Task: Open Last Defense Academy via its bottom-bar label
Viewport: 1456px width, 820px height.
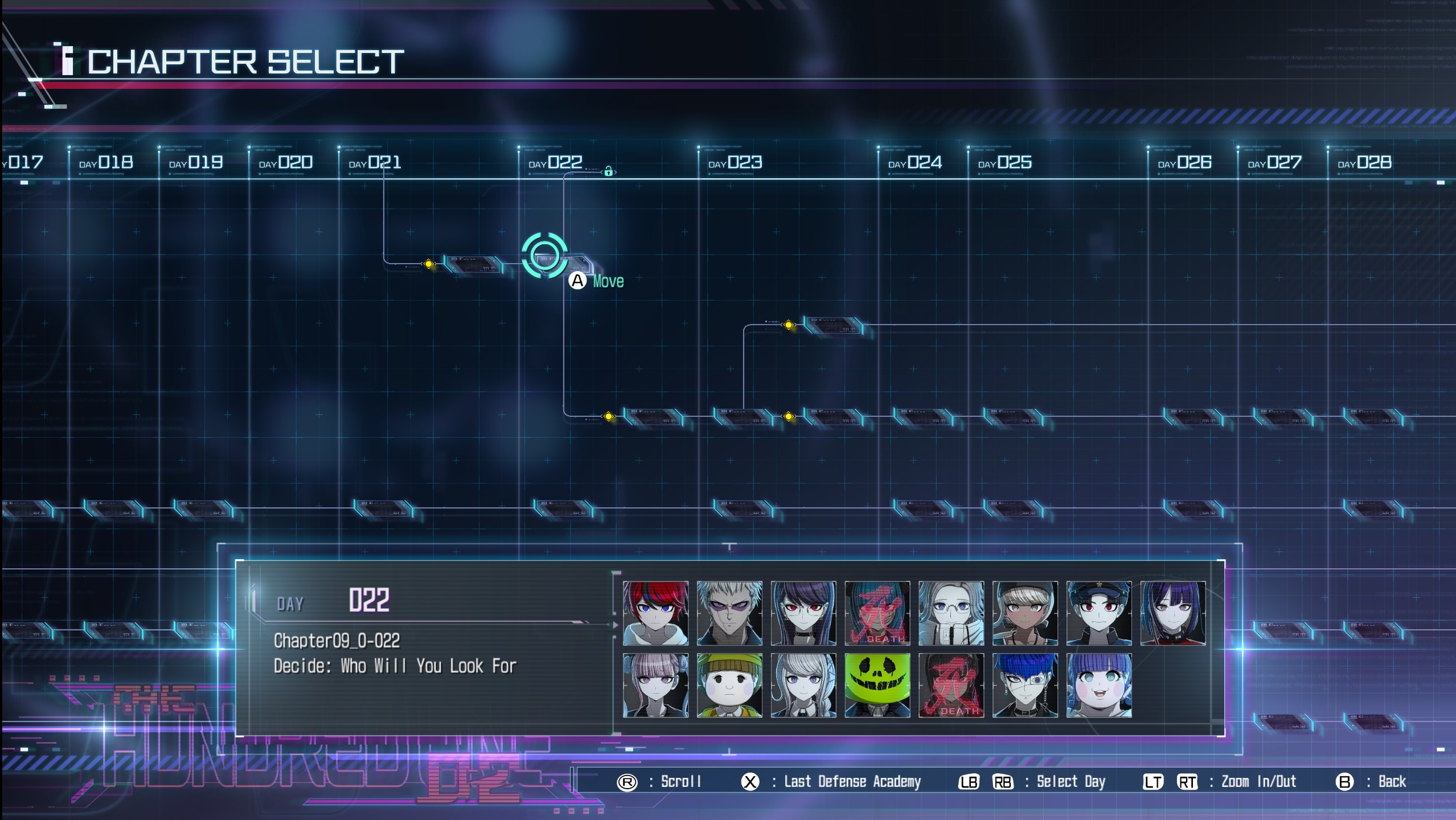Action: [852, 782]
